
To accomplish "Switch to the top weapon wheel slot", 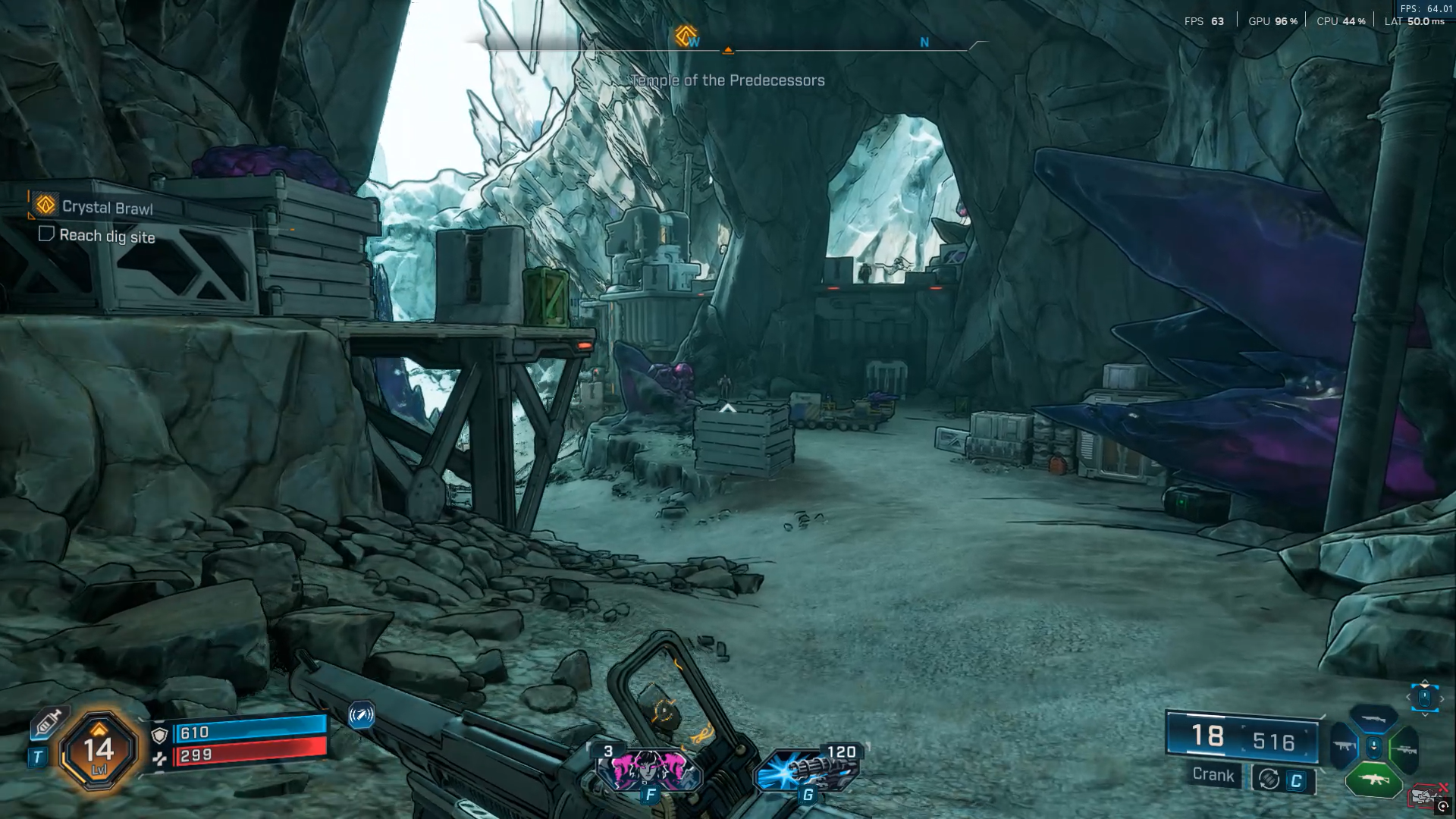I will [1373, 717].
